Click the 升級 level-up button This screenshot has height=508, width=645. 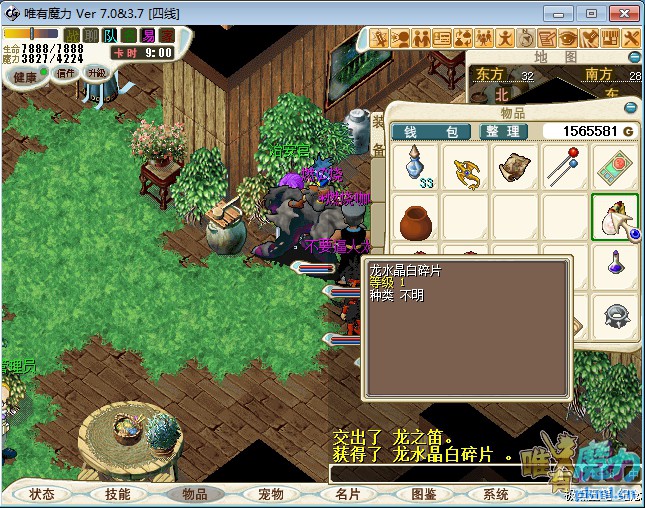click(97, 73)
